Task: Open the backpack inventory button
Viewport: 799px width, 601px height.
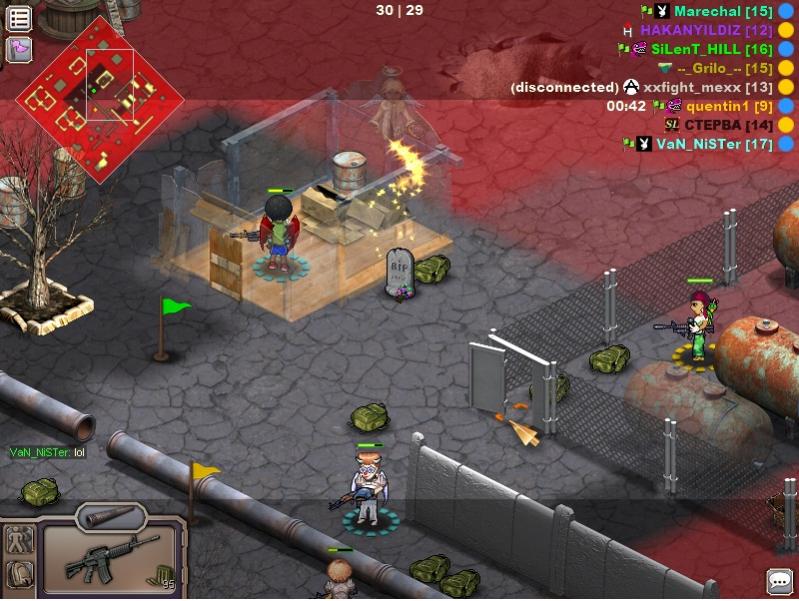Action: pos(19,575)
